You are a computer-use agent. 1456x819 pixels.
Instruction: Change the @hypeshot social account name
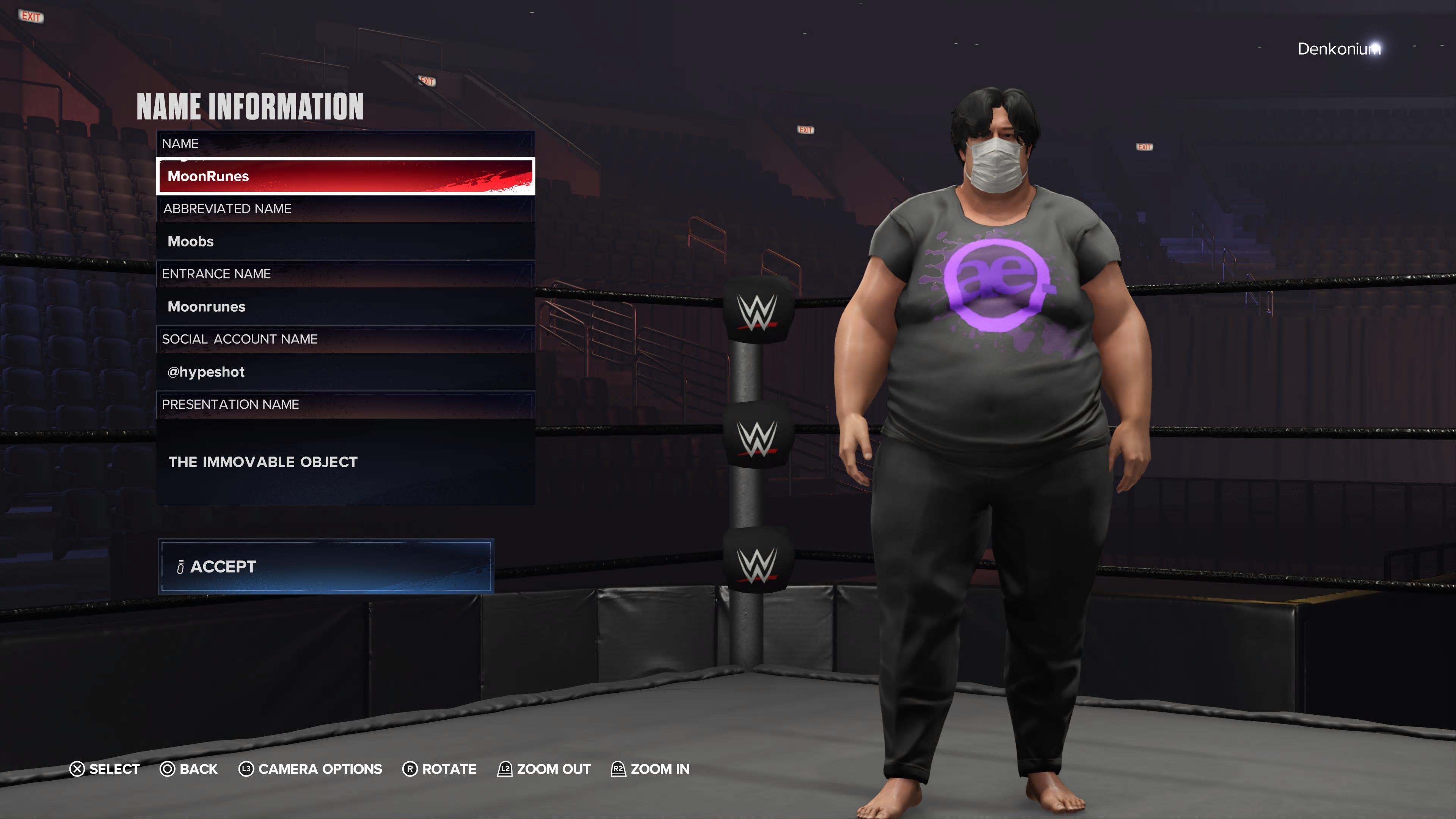point(345,372)
